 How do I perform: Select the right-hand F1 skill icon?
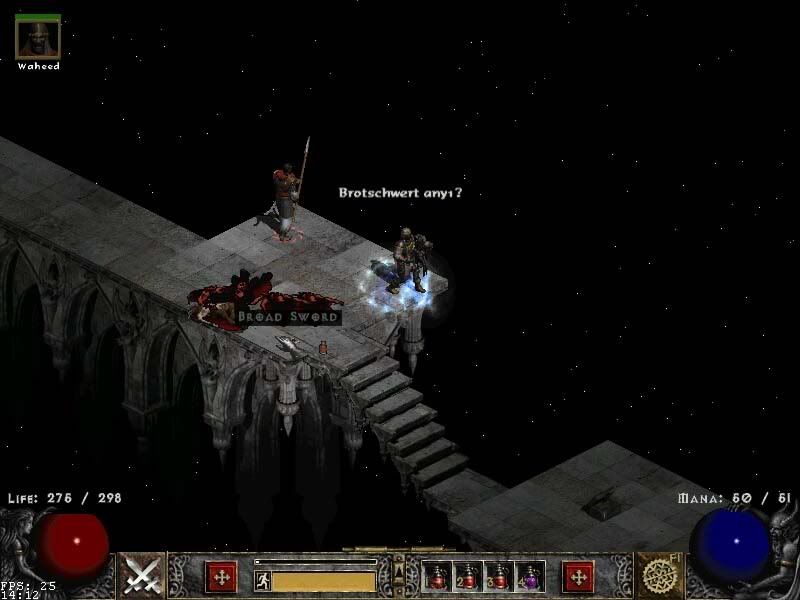pos(659,575)
